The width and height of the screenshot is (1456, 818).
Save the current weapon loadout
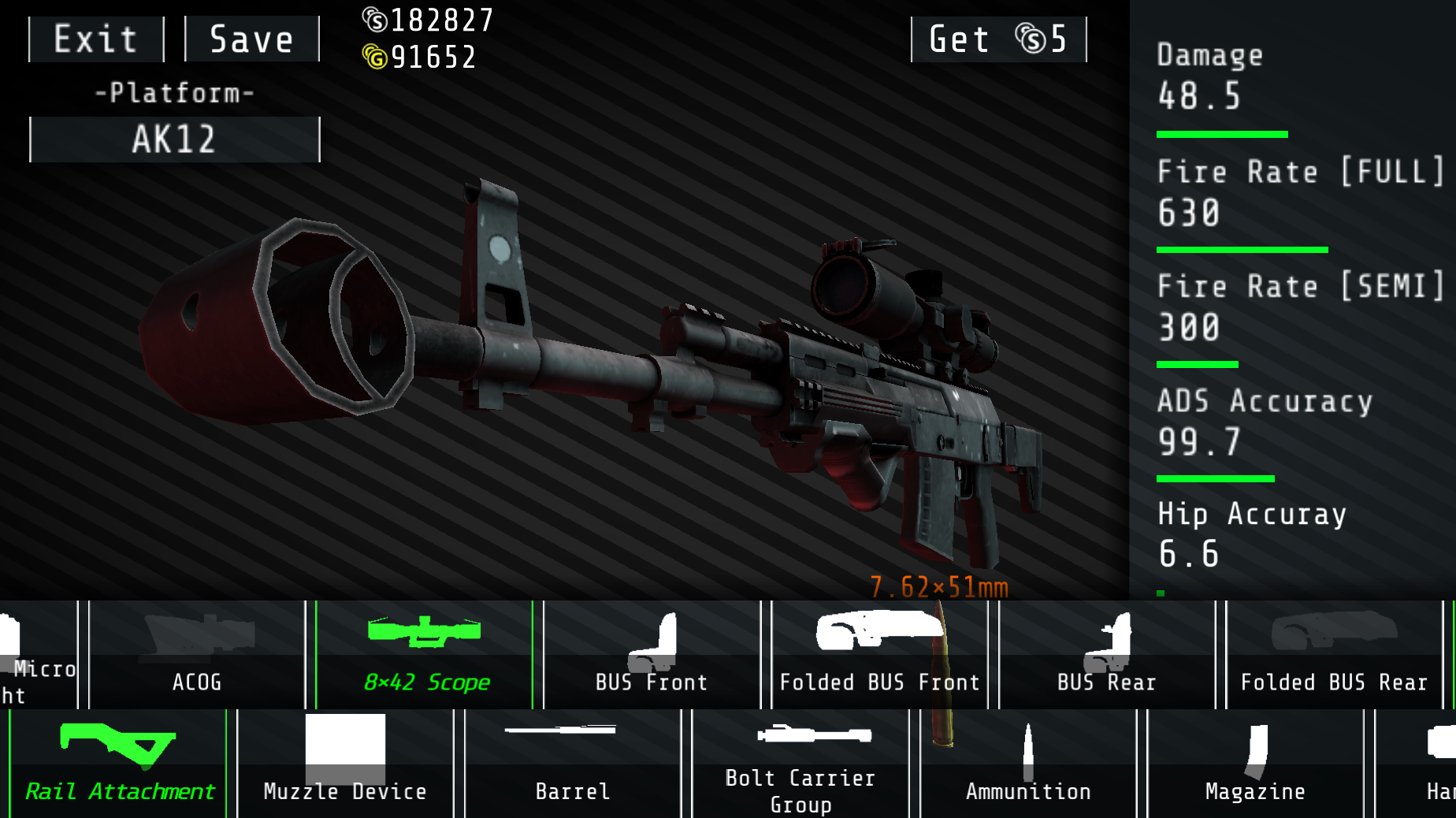[251, 39]
